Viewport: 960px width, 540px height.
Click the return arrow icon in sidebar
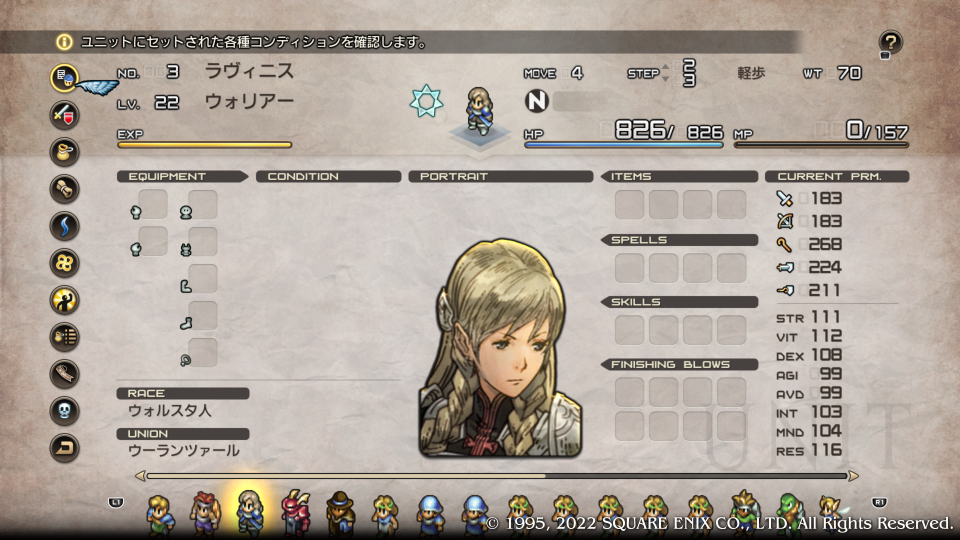(65, 447)
